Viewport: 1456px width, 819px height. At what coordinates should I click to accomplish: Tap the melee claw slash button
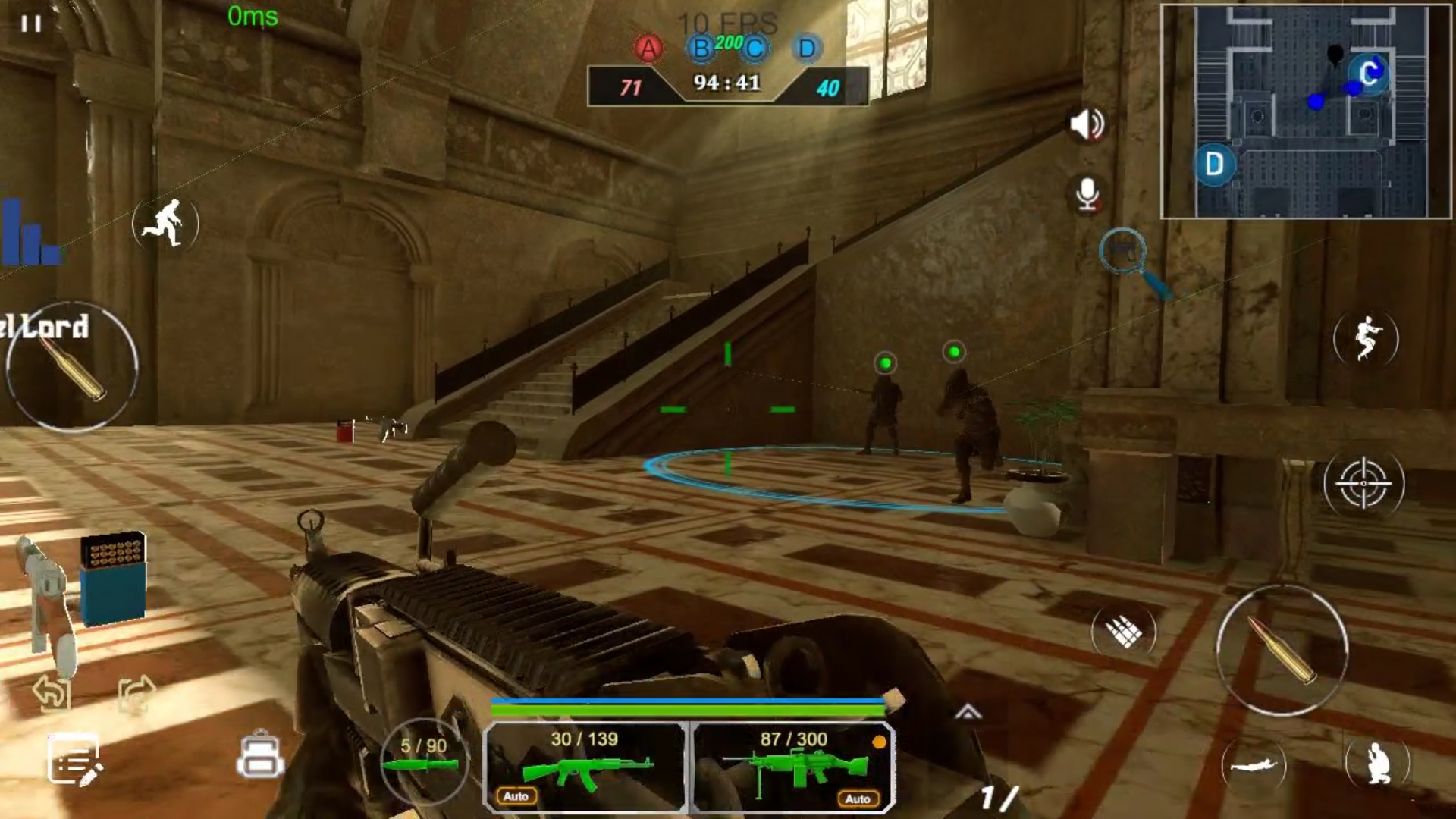click(1123, 631)
